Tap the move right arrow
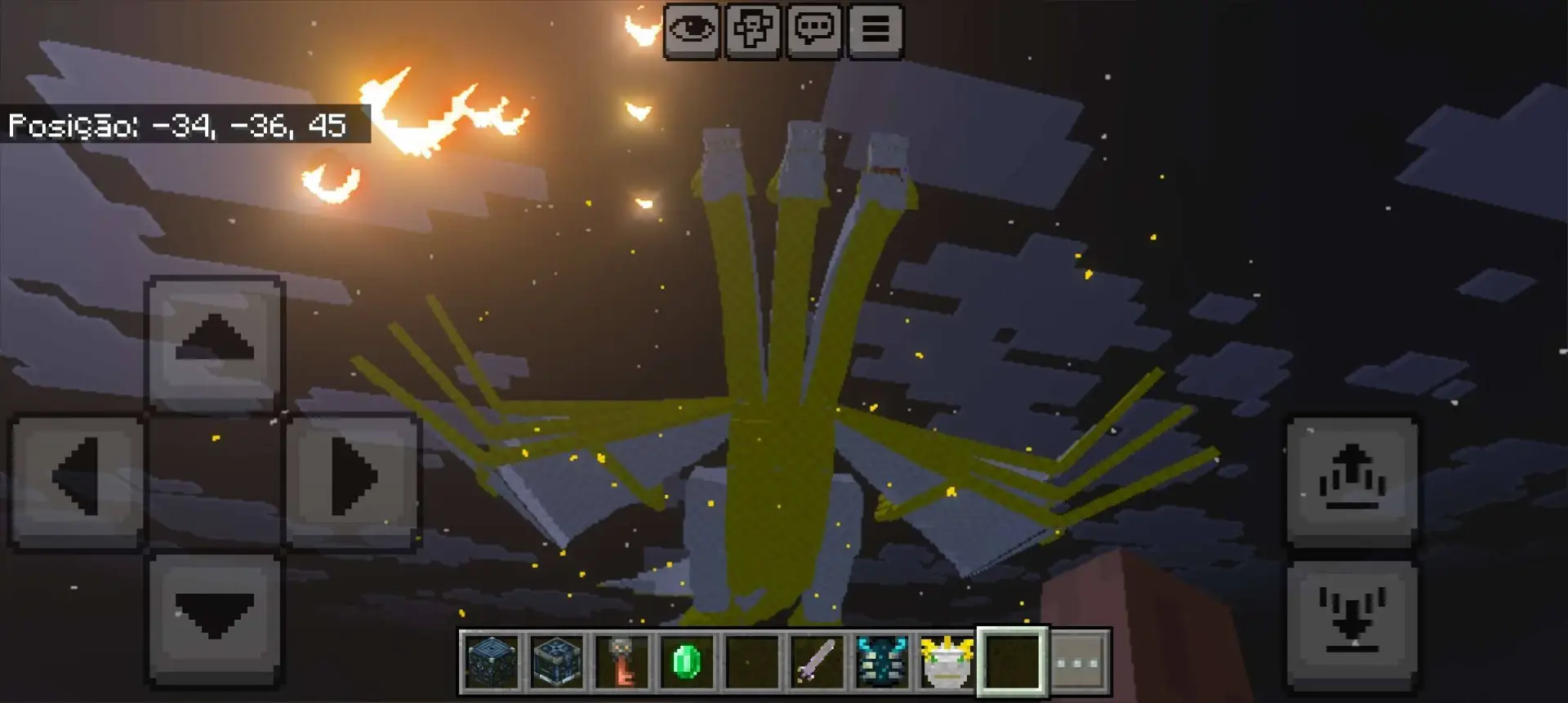This screenshot has height=703, width=1568. point(353,480)
